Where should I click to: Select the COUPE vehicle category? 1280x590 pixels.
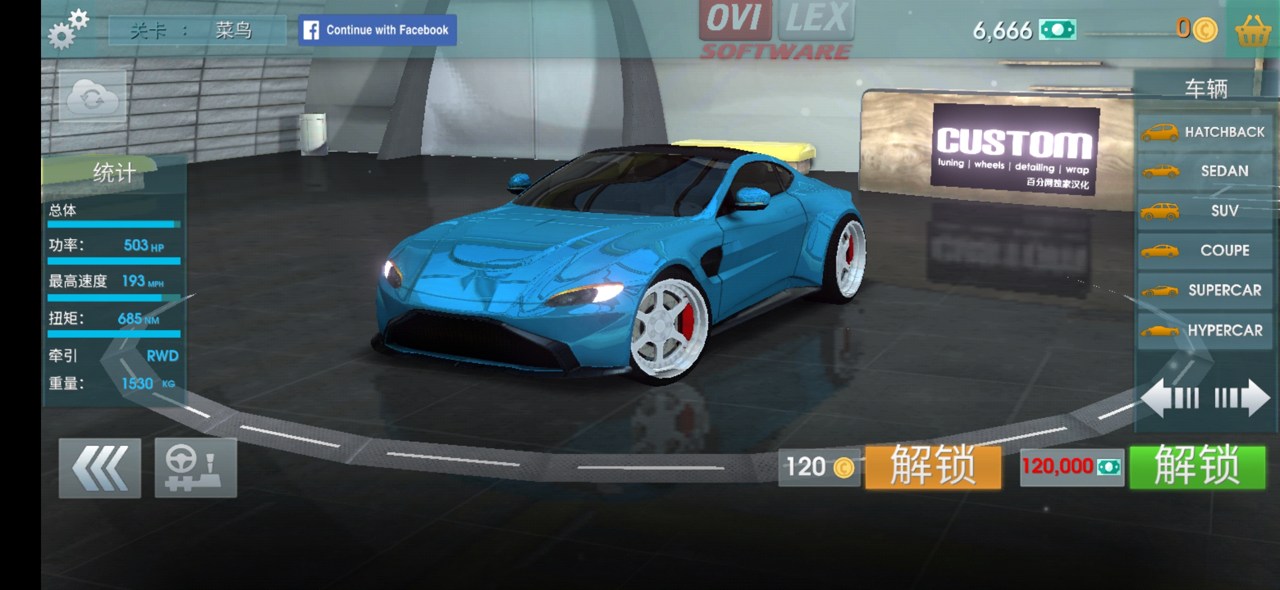pyautogui.click(x=1205, y=250)
